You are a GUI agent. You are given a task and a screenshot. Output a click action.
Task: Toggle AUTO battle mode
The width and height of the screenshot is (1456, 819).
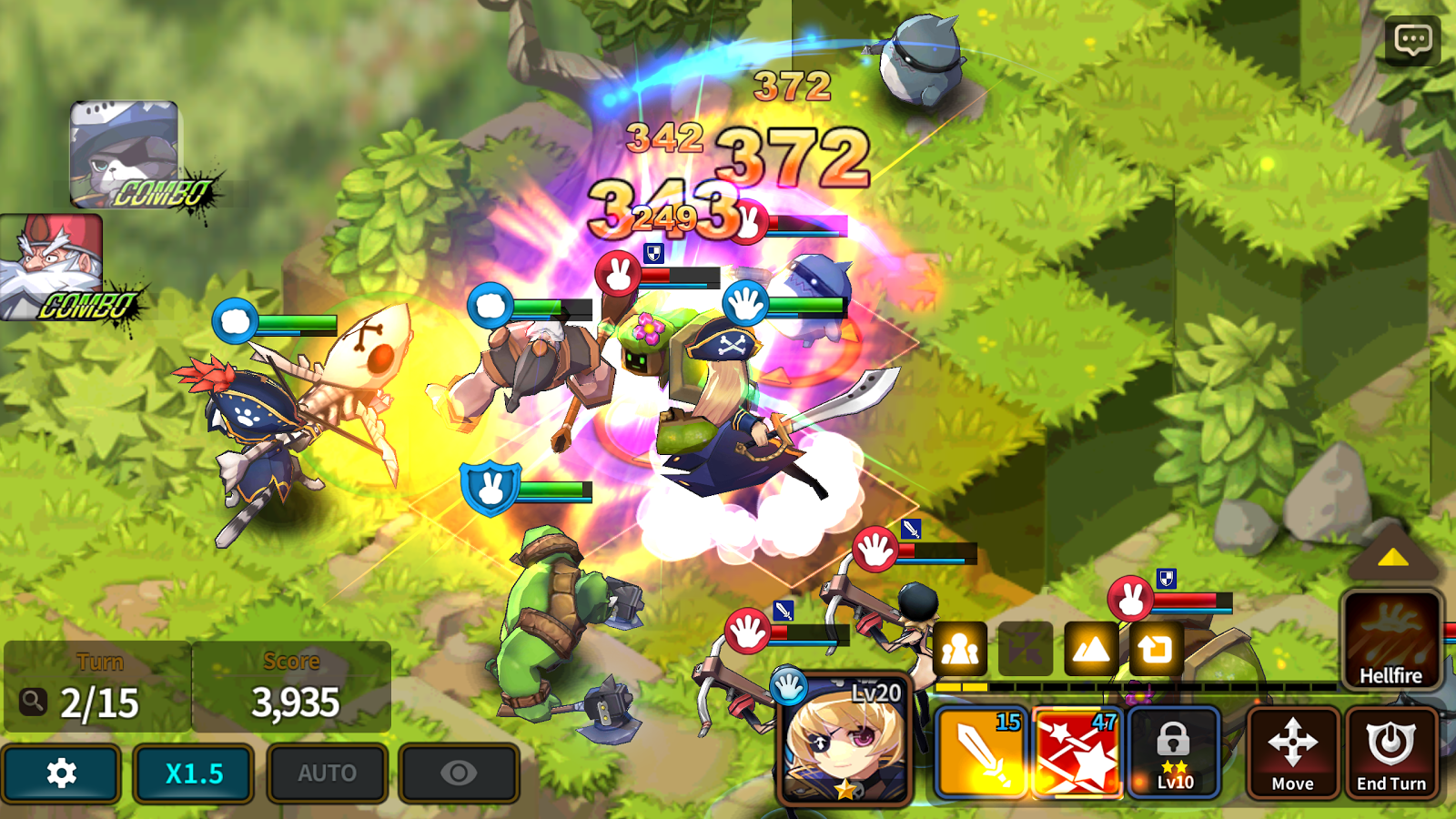326,773
